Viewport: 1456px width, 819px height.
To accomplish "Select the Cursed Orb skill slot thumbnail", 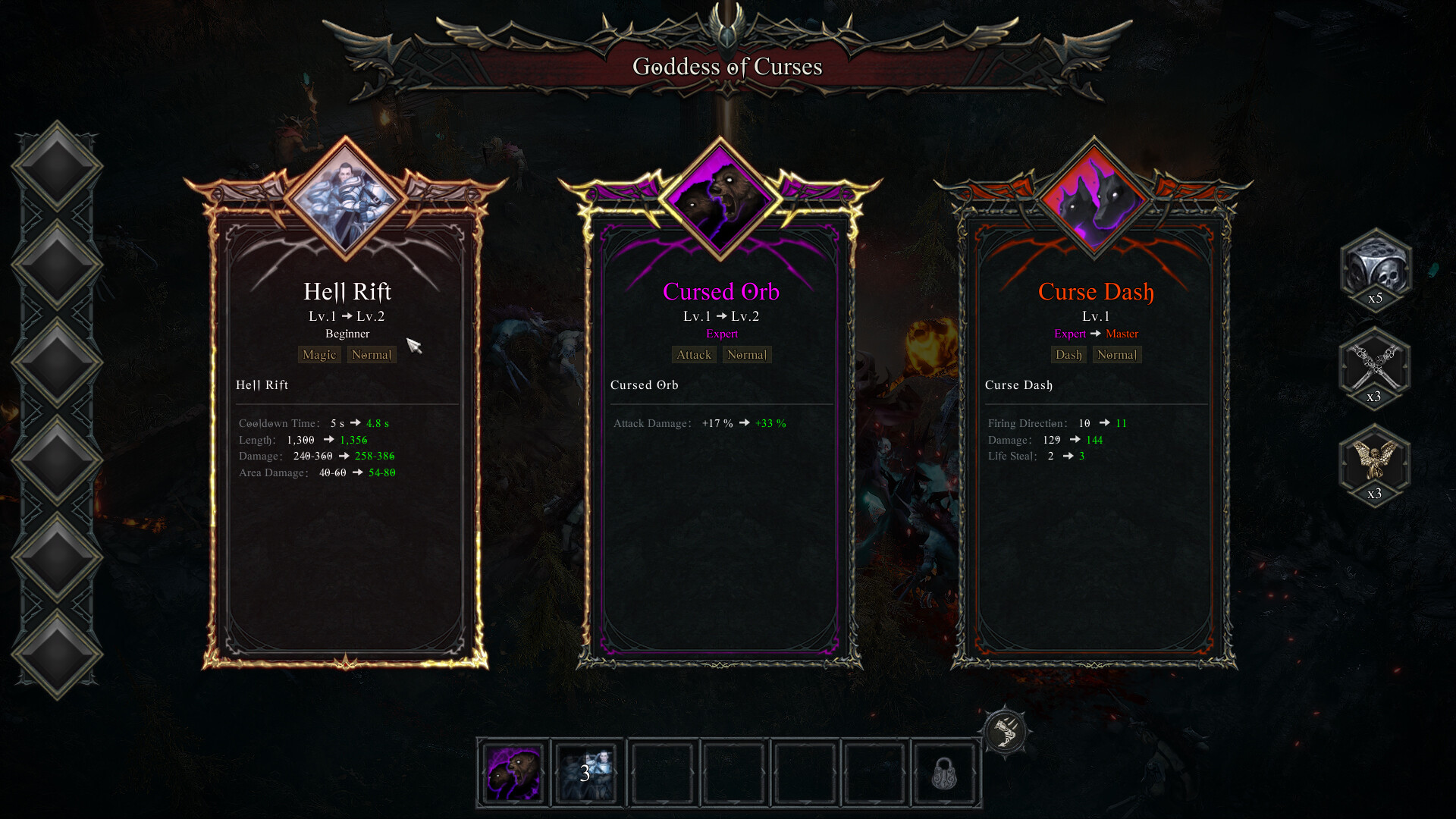I will pos(513,773).
